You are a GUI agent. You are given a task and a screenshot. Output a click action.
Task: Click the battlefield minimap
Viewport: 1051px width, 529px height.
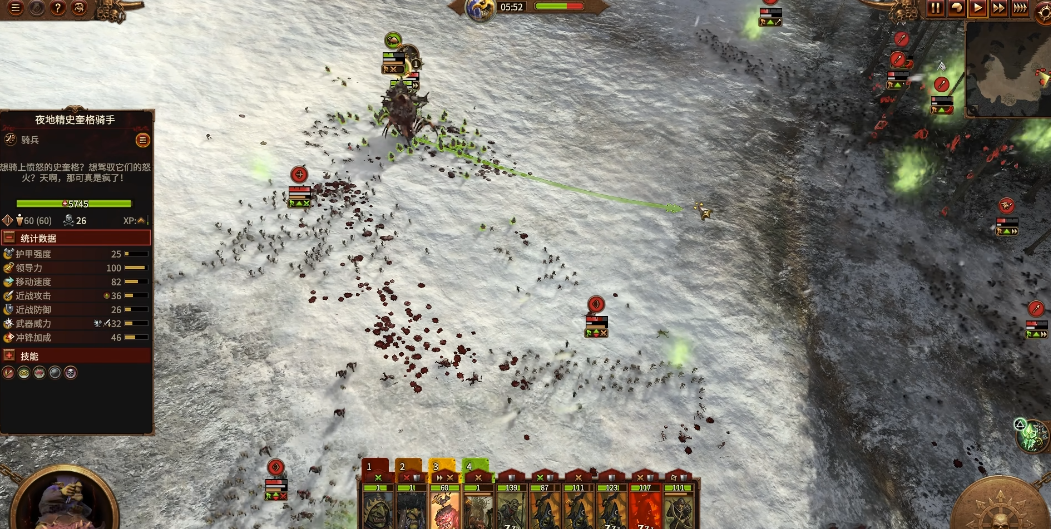(x=1008, y=68)
